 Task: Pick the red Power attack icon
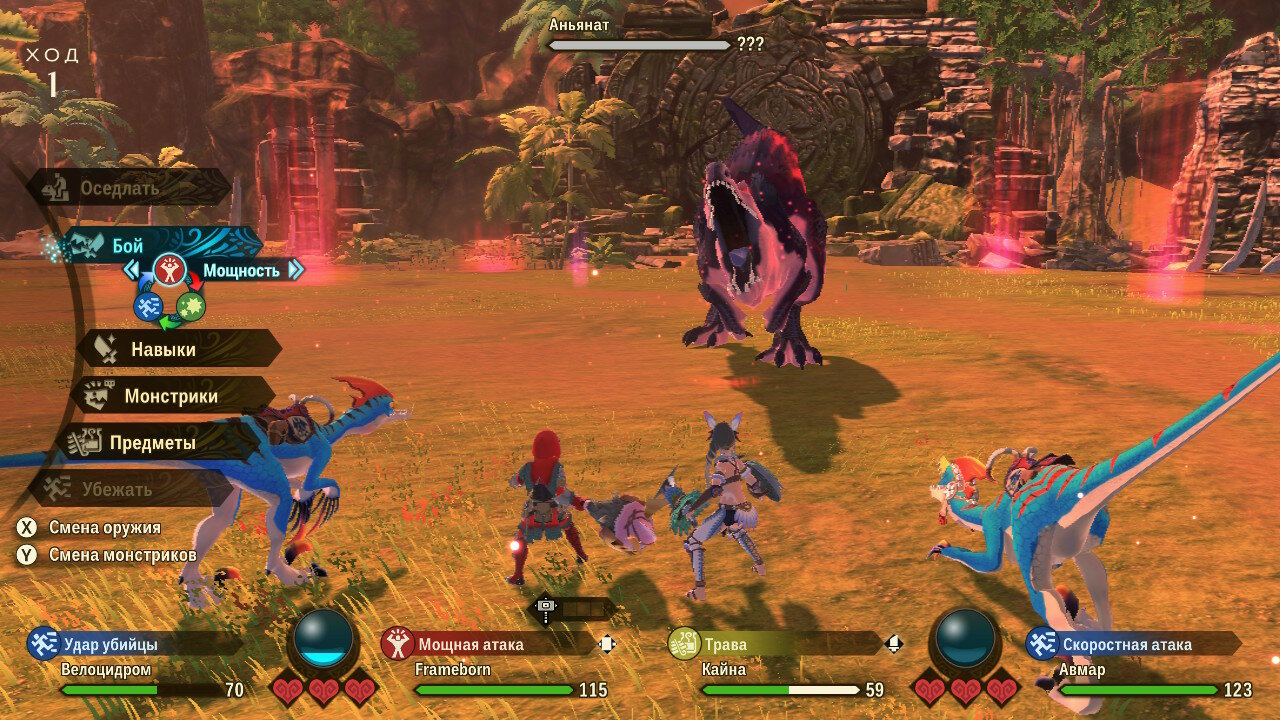(x=170, y=271)
